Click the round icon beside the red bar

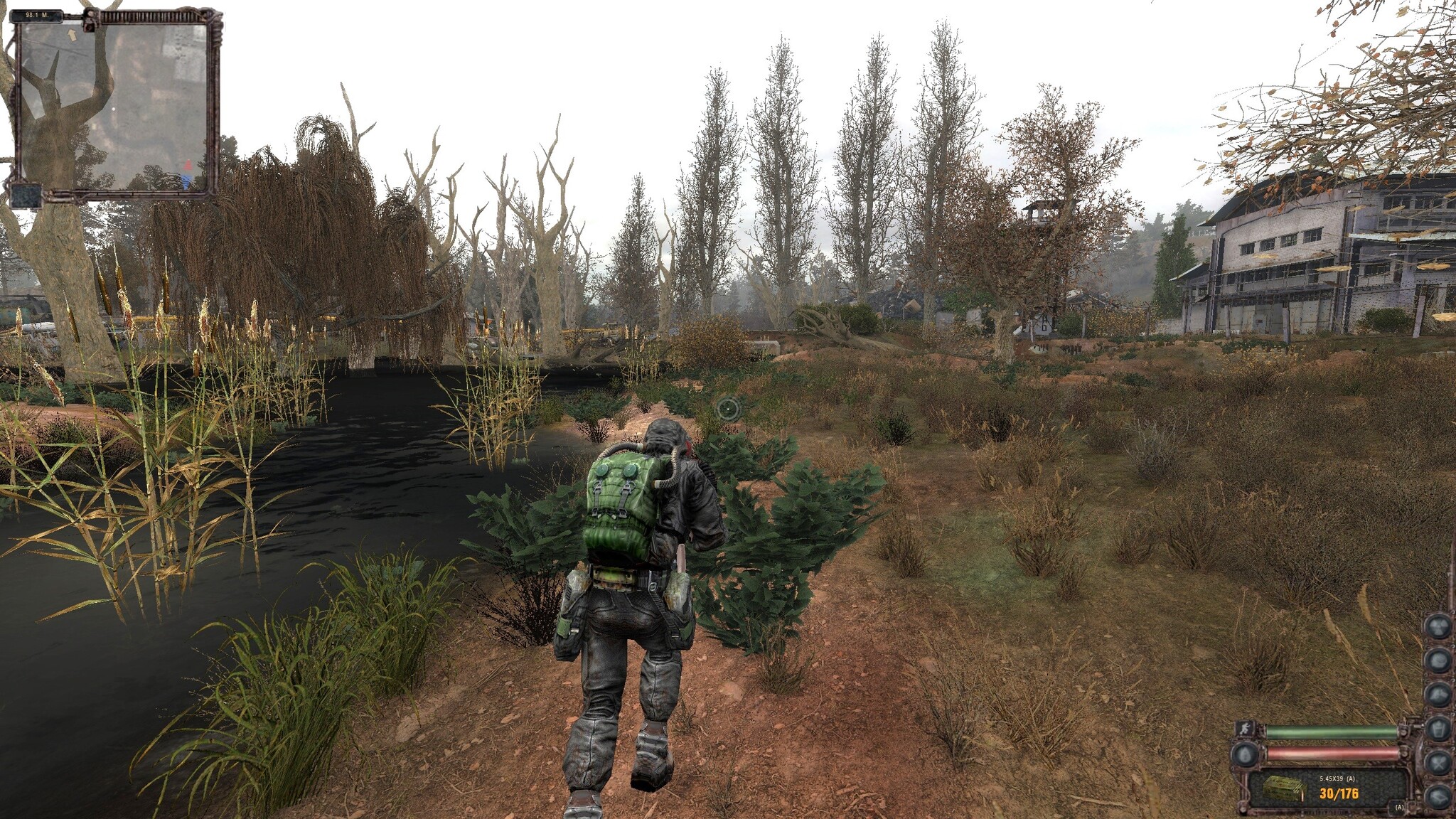pyautogui.click(x=1244, y=754)
